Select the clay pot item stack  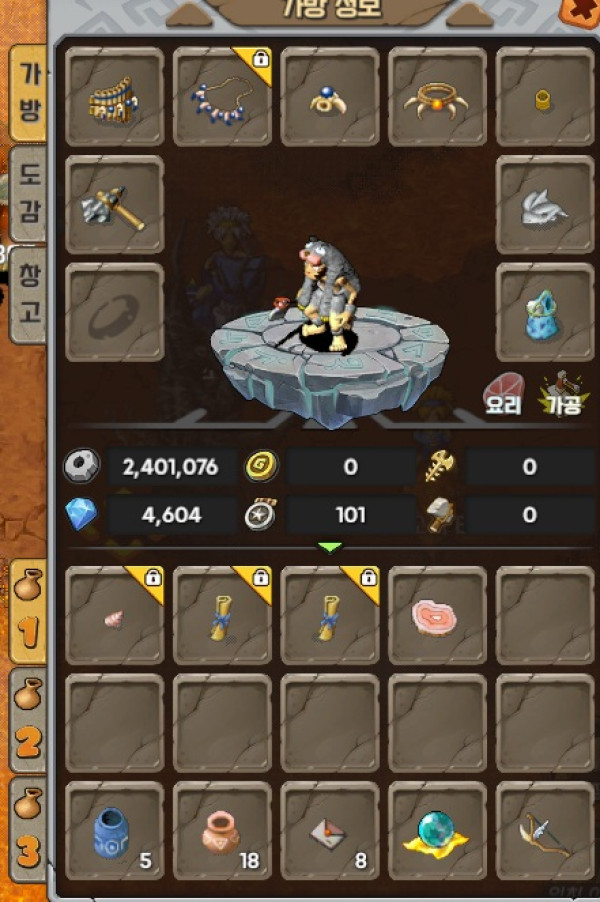tap(222, 832)
